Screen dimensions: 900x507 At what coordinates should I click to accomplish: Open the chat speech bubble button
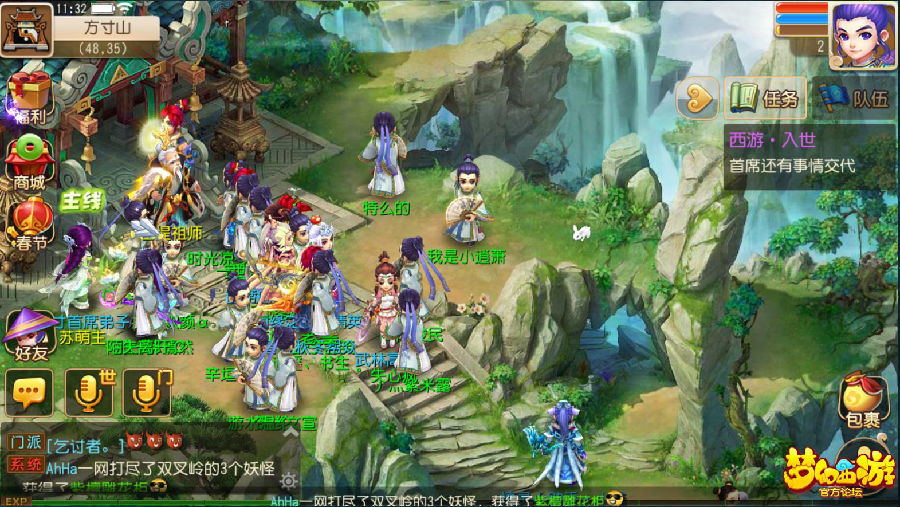(x=28, y=392)
